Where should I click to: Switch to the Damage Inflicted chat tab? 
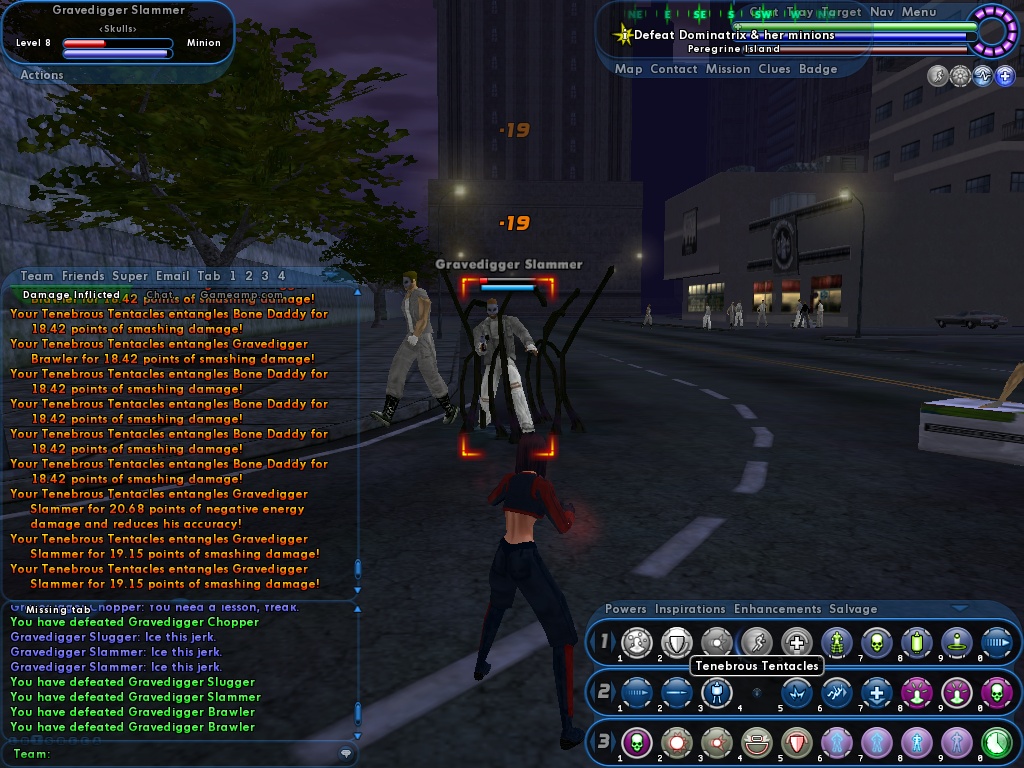(70, 295)
